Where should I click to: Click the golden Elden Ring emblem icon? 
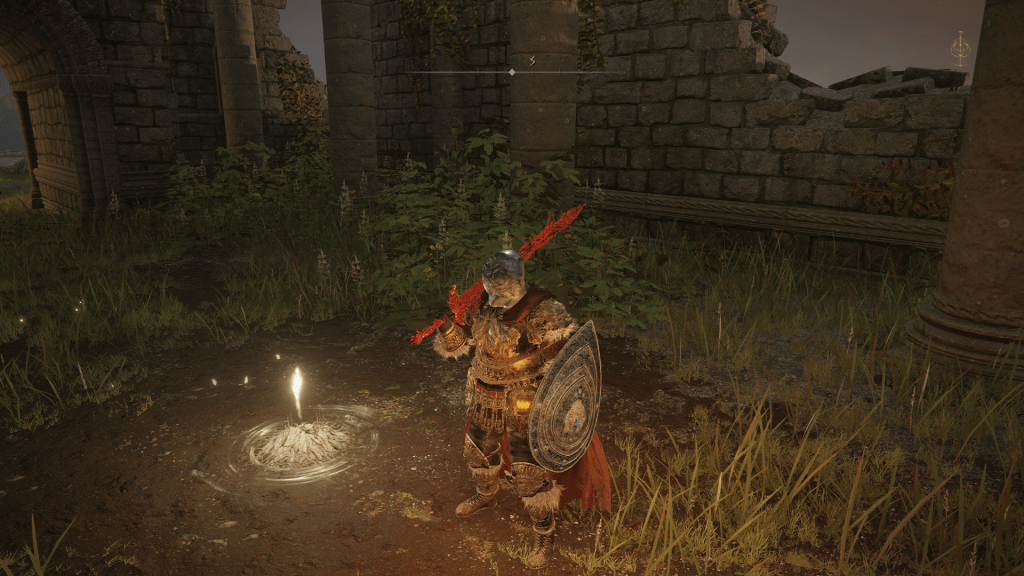click(x=960, y=48)
